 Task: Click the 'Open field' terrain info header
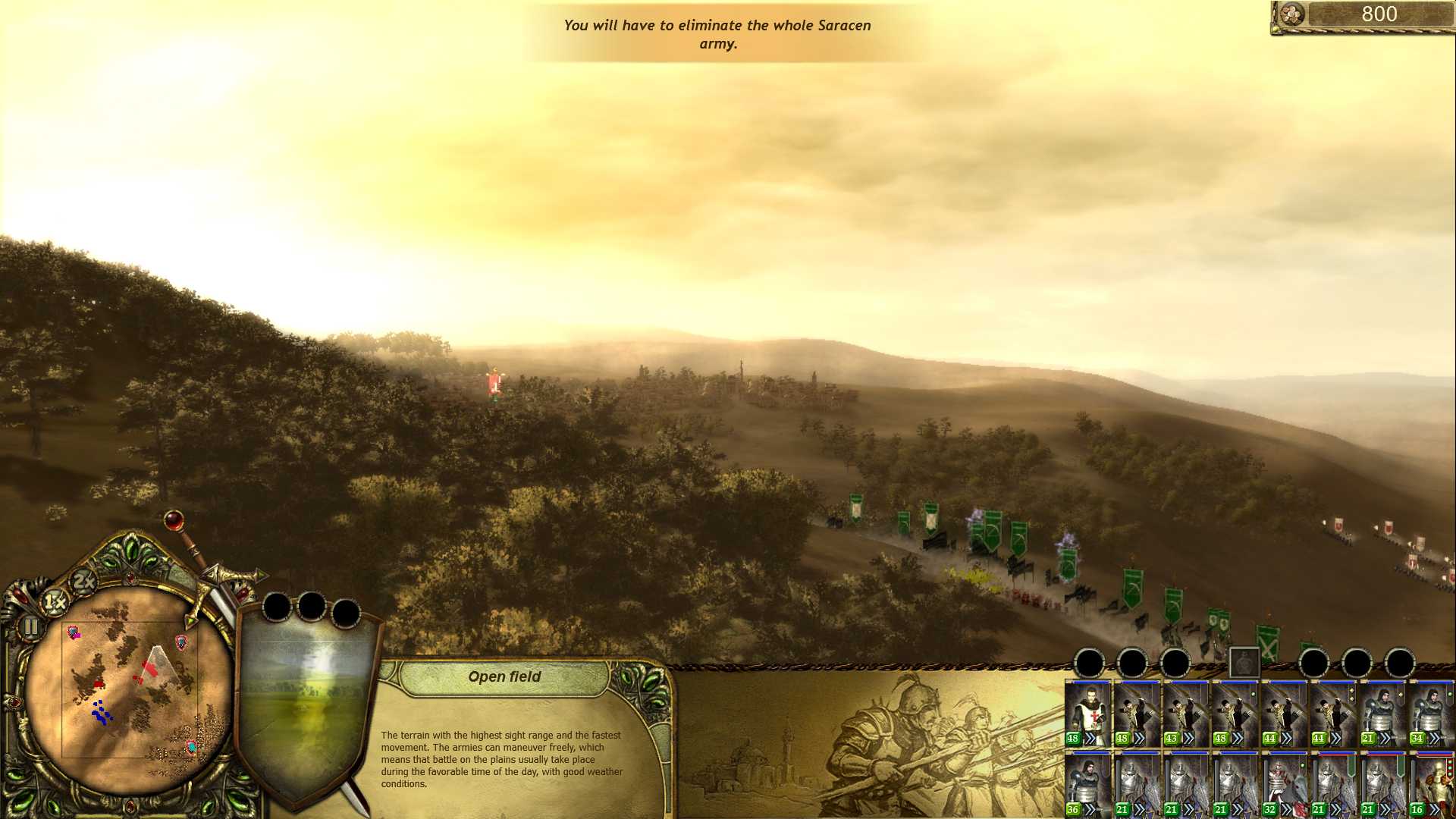[x=504, y=676]
